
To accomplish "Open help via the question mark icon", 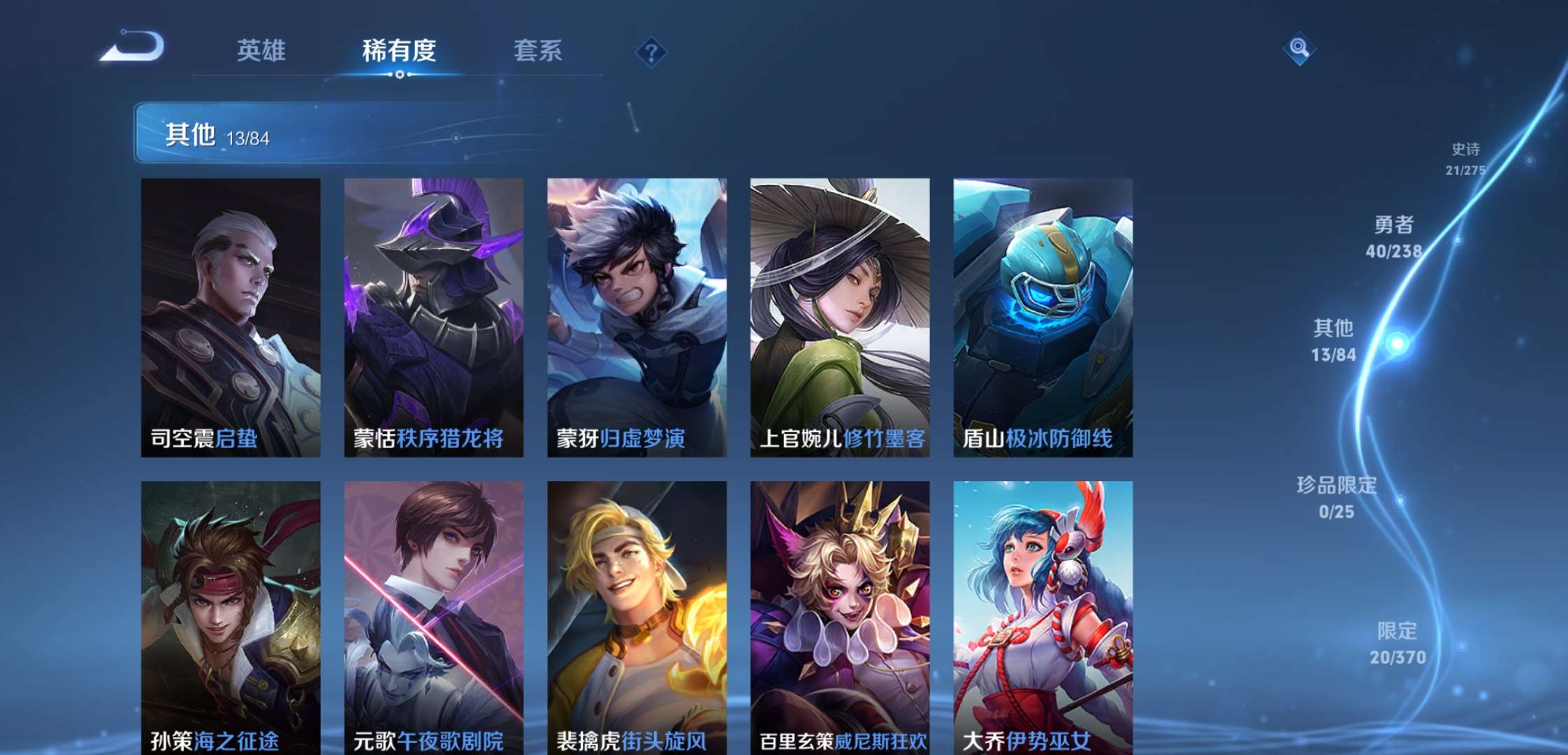I will pyautogui.click(x=652, y=49).
